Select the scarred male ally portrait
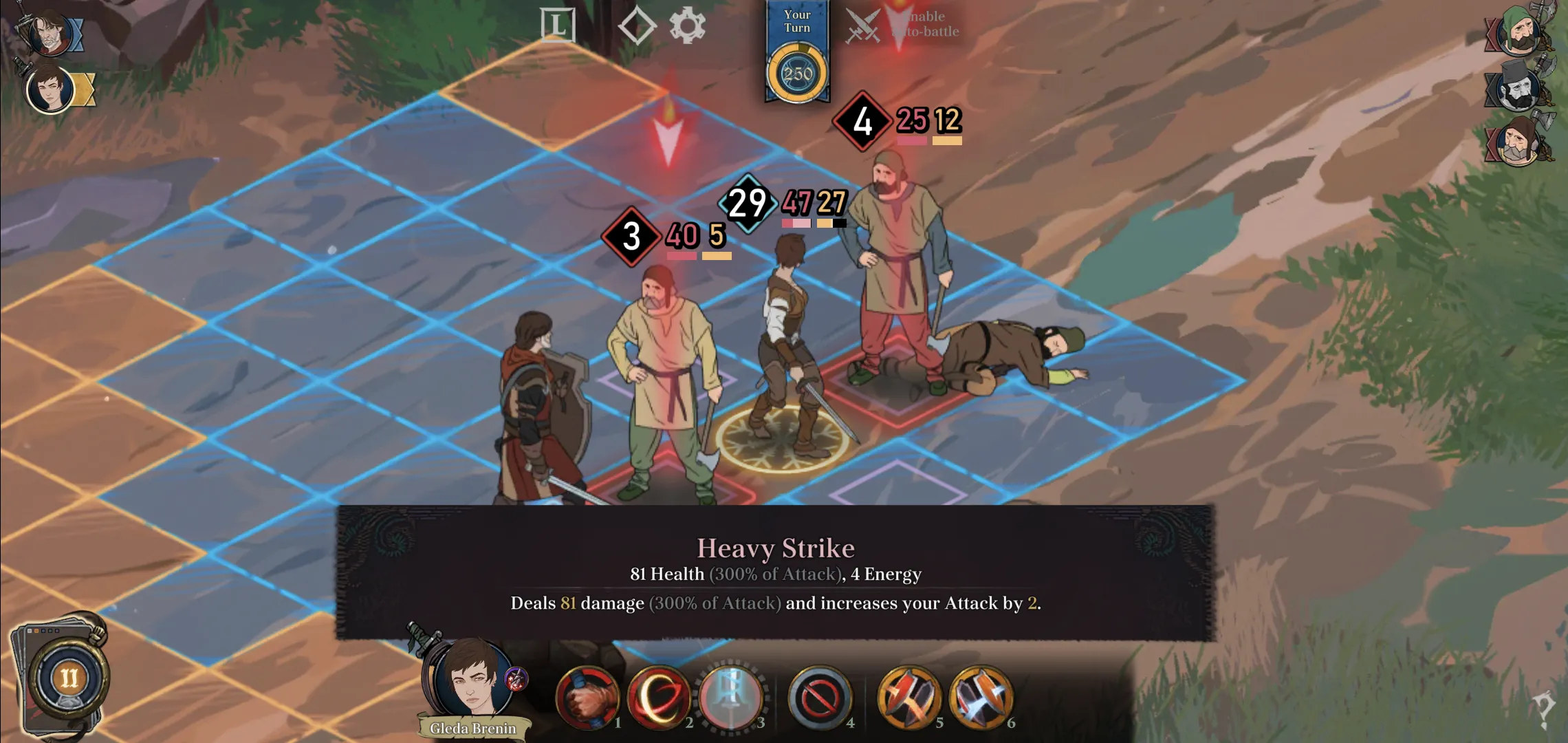 point(50,33)
